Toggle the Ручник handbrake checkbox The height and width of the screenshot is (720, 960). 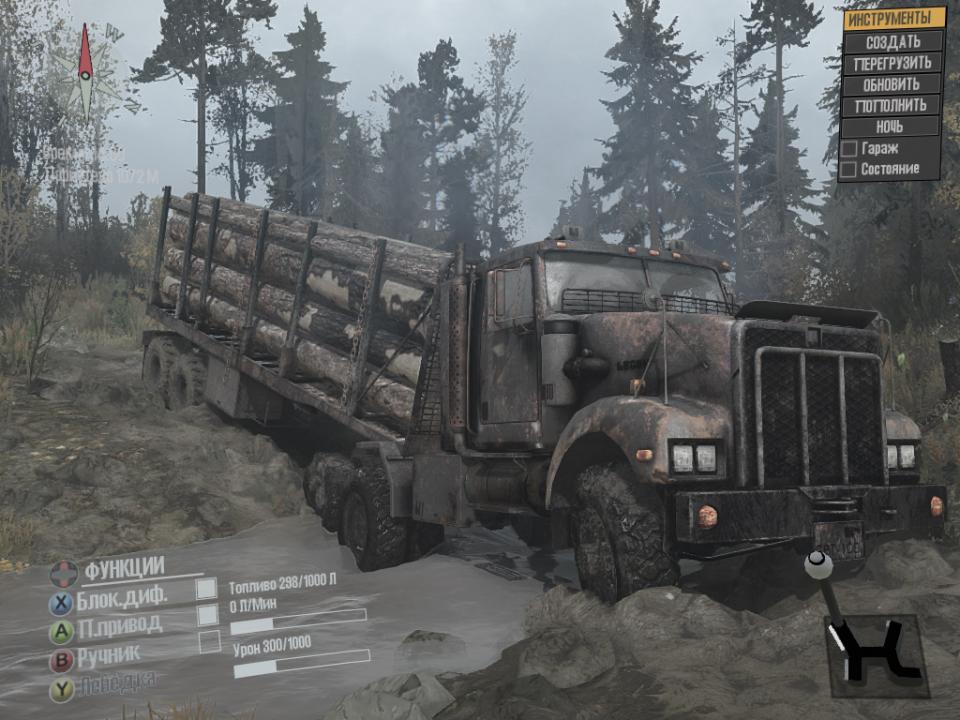[x=209, y=642]
